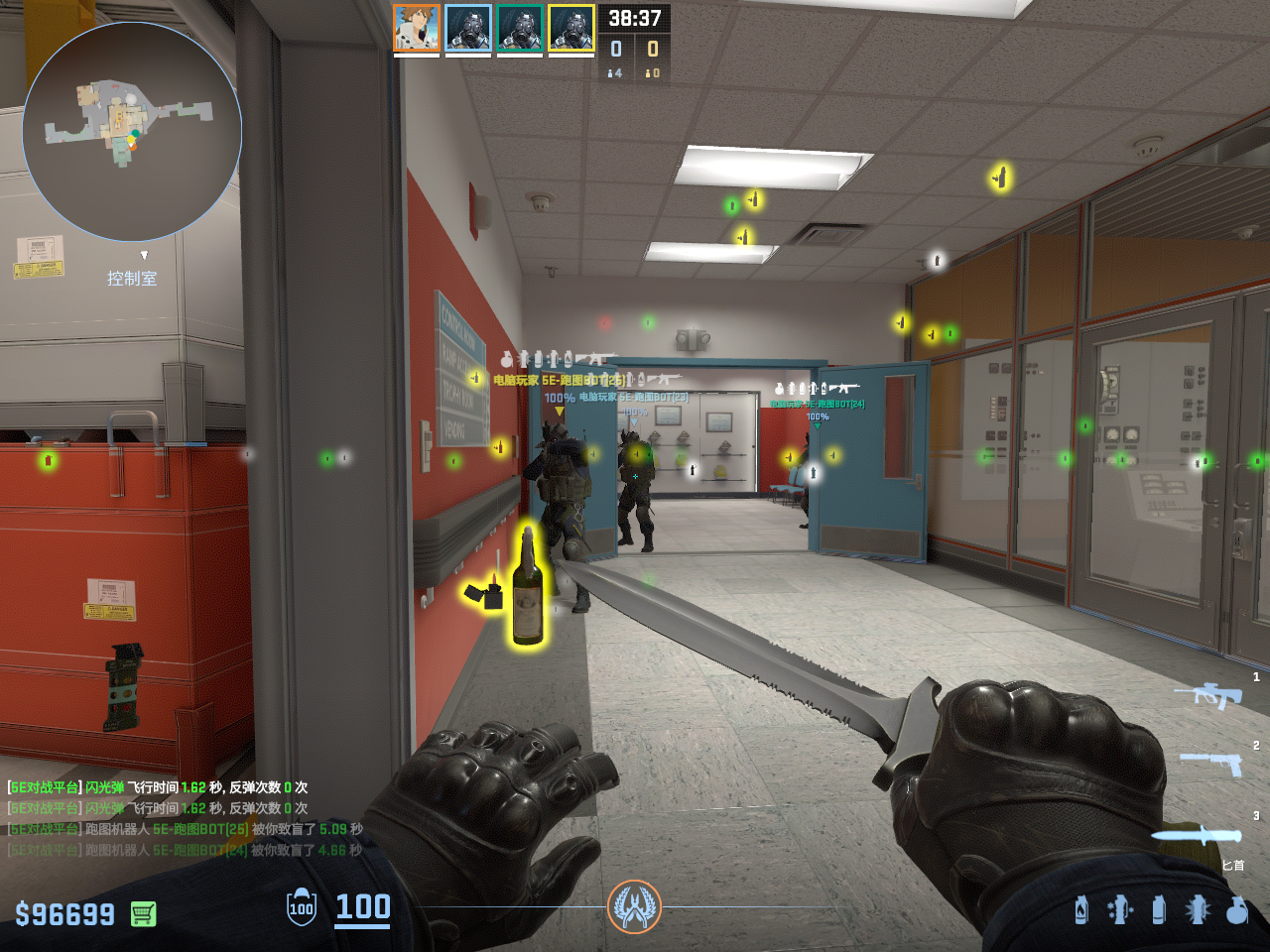Select the gas-mask avatar with light blue border
Viewport: 1270px width, 952px height.
pos(468,28)
